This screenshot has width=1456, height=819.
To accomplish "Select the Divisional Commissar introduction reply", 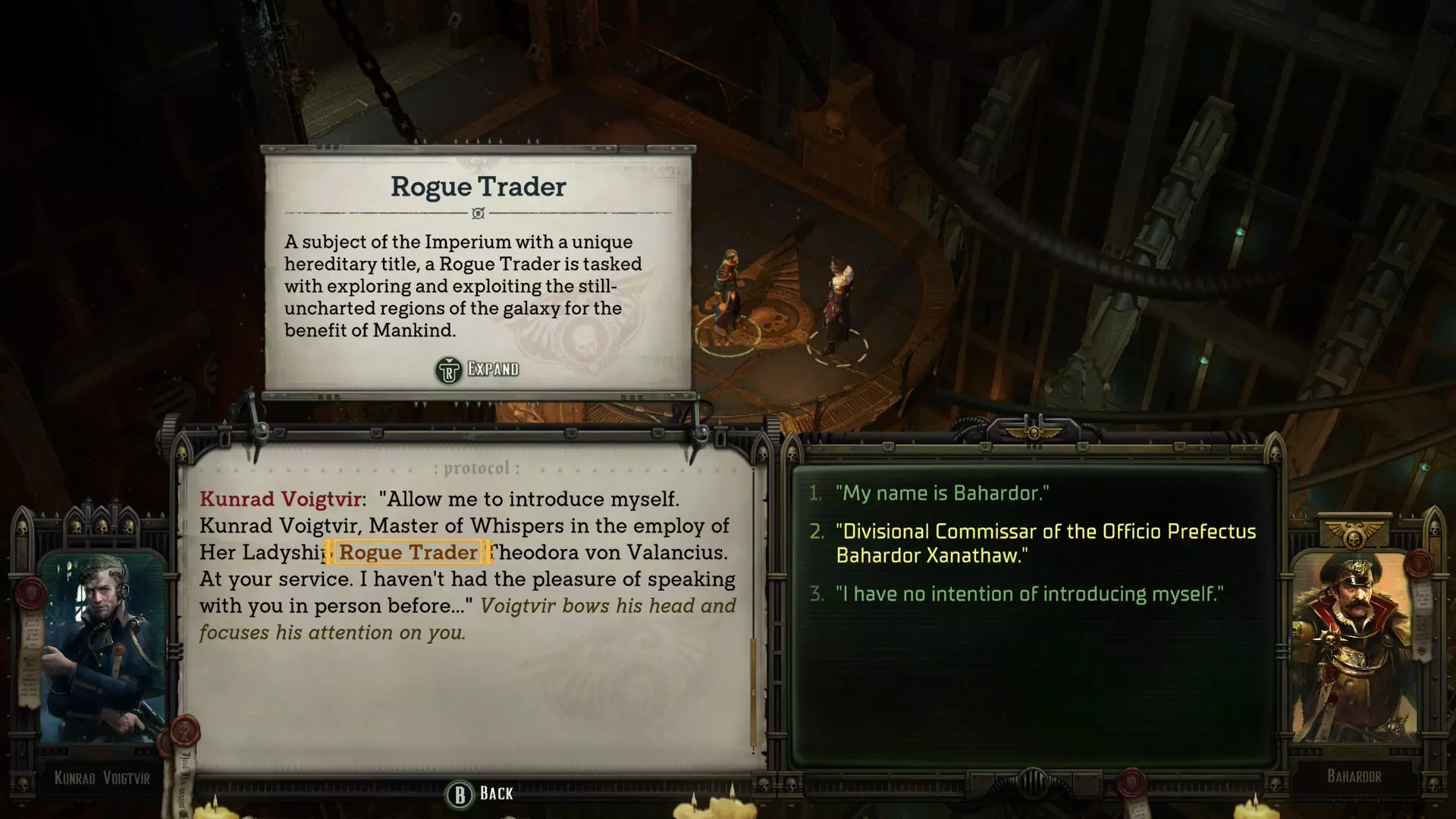I will 1045,543.
